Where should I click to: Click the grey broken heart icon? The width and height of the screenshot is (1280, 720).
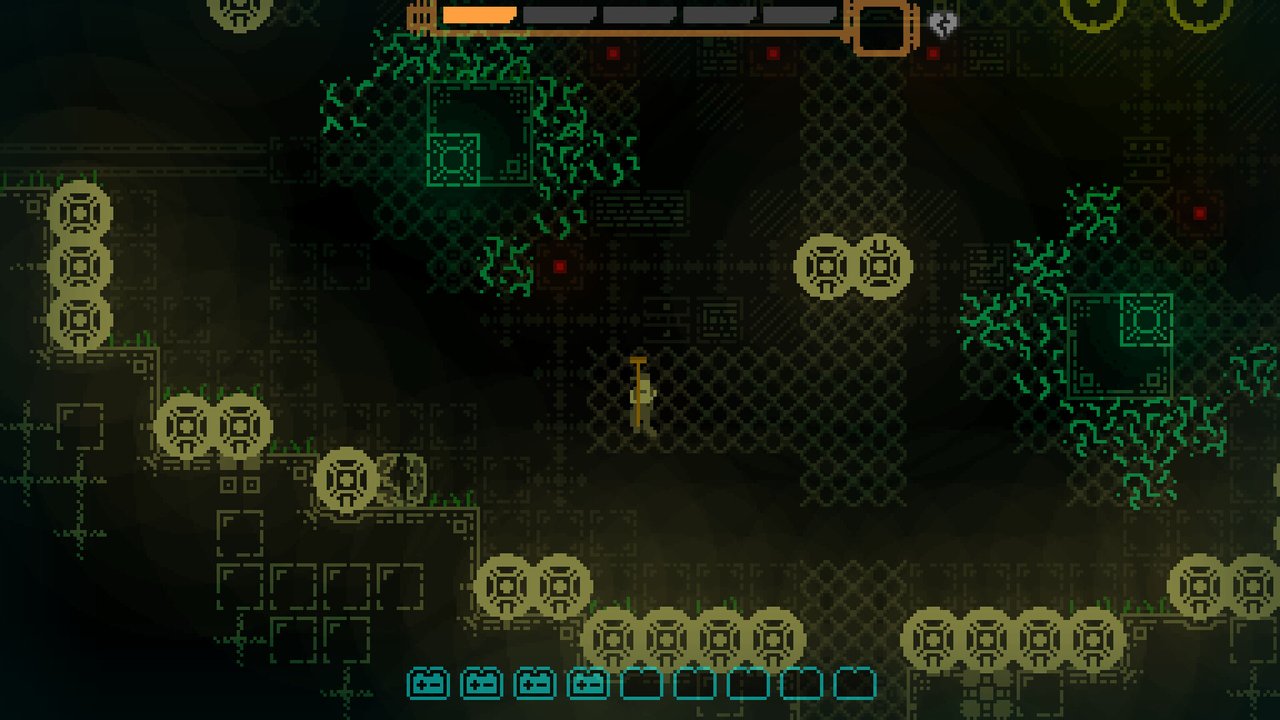pos(942,25)
